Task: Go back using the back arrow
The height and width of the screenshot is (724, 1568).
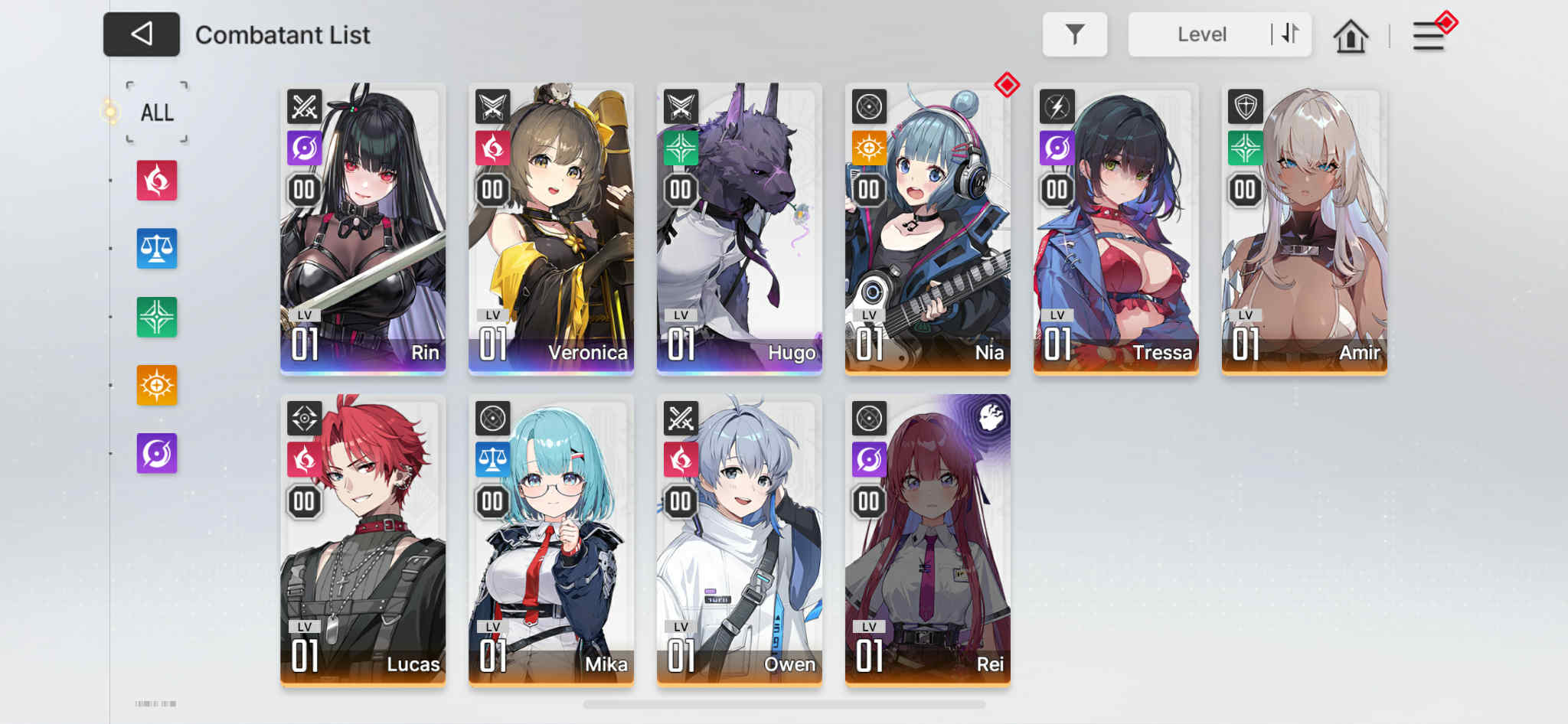Action: click(141, 34)
